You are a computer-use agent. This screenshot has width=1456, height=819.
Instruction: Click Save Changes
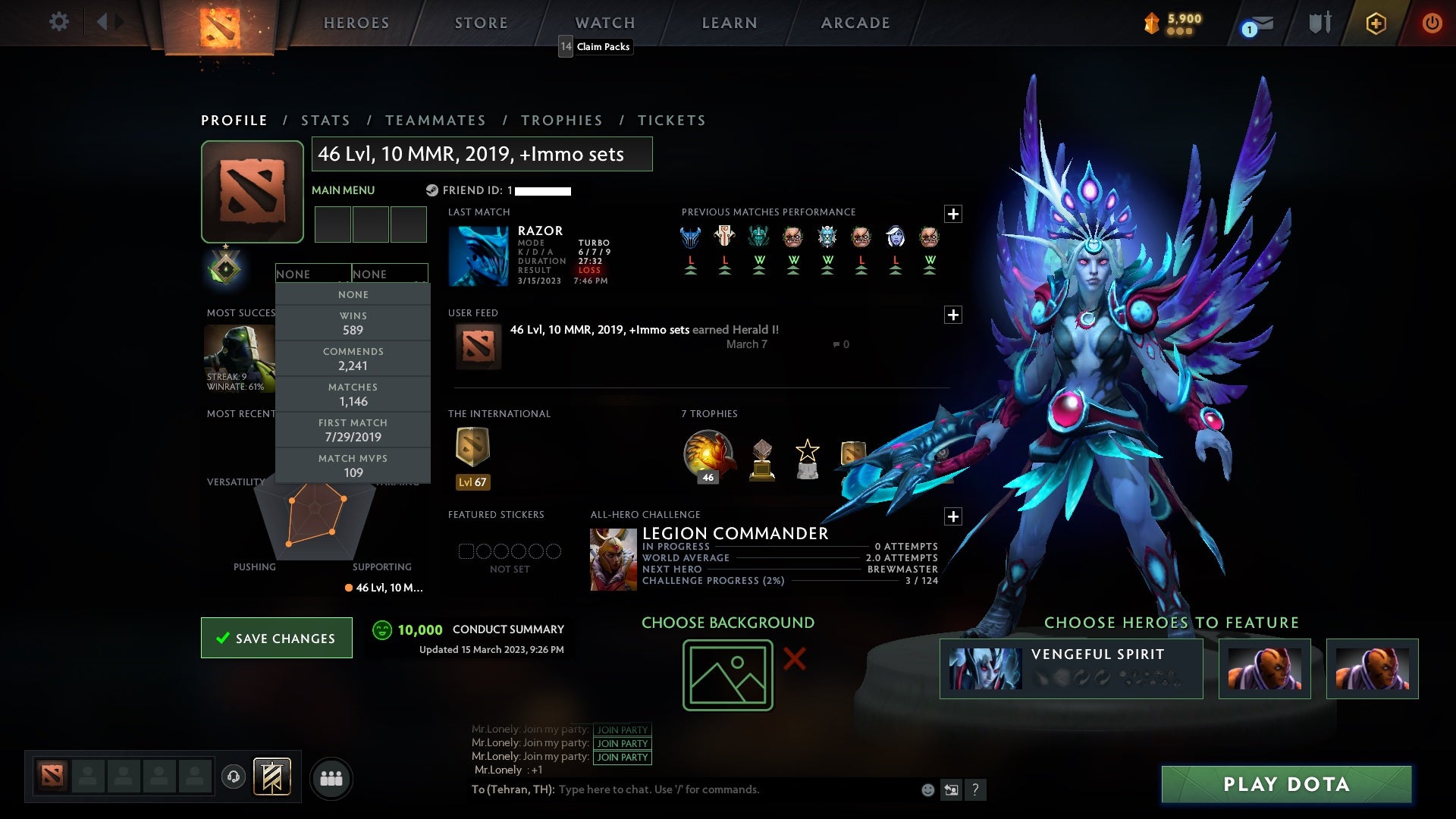click(276, 638)
